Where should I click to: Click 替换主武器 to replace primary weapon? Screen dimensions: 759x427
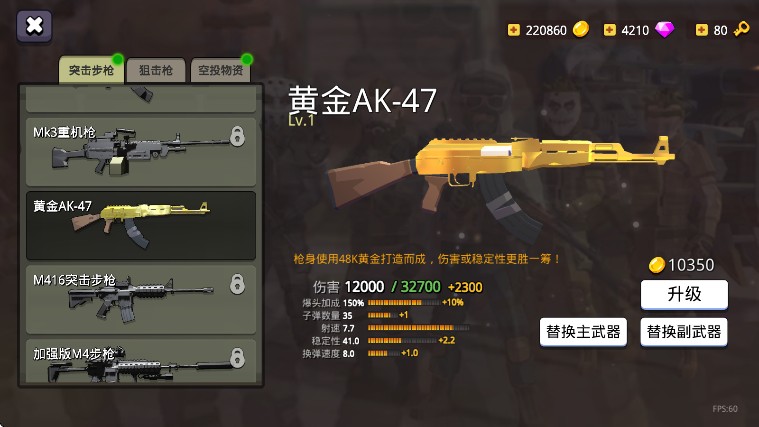coord(583,331)
